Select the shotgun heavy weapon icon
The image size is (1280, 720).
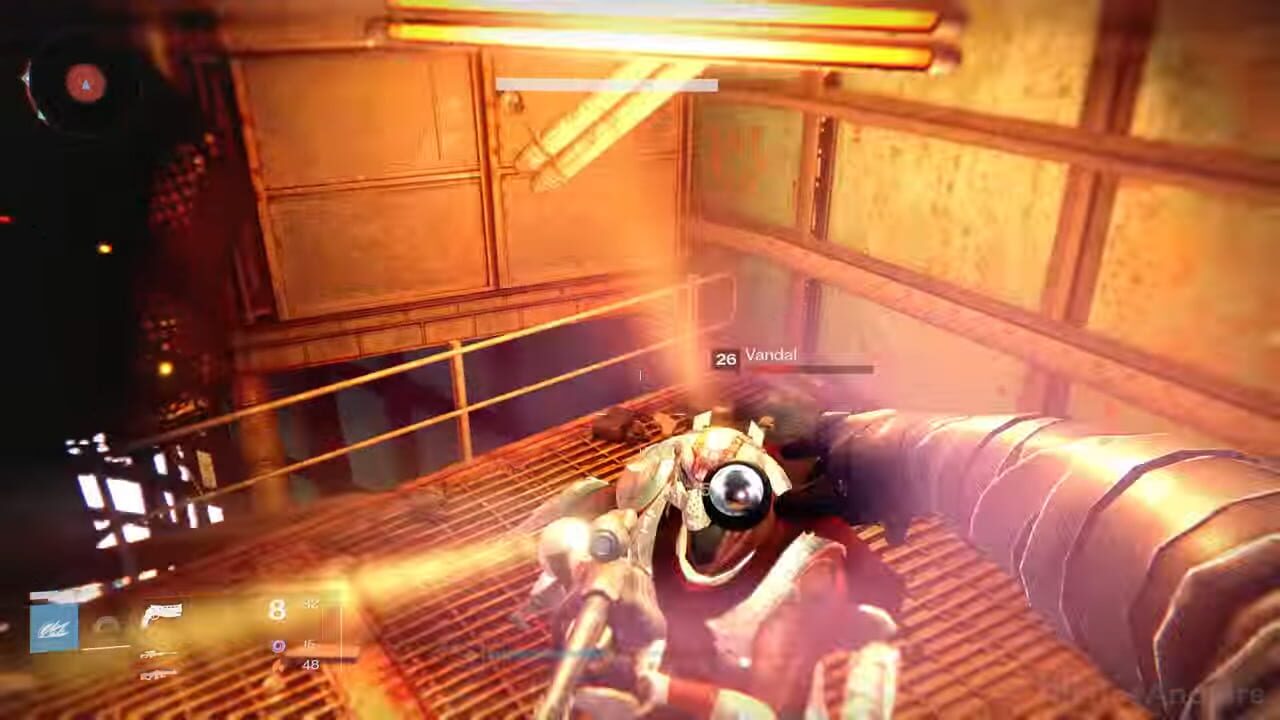pyautogui.click(x=157, y=674)
